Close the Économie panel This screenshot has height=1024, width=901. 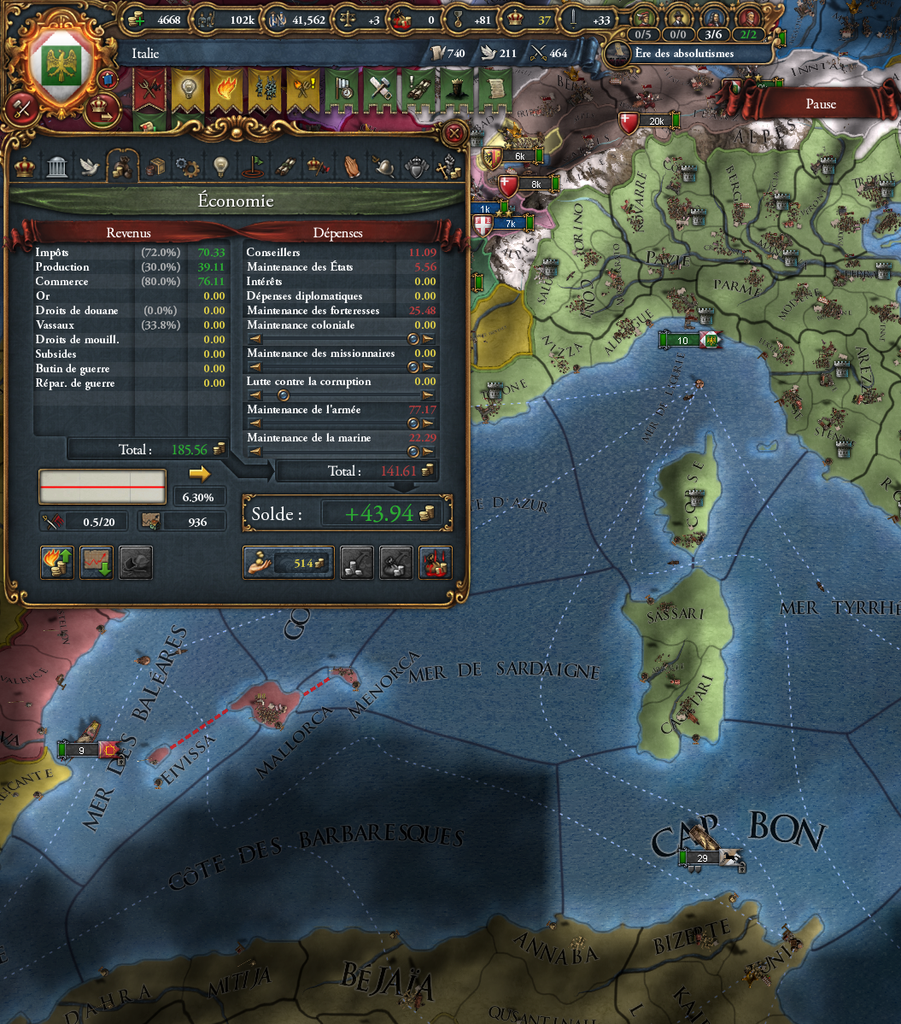tap(455, 133)
